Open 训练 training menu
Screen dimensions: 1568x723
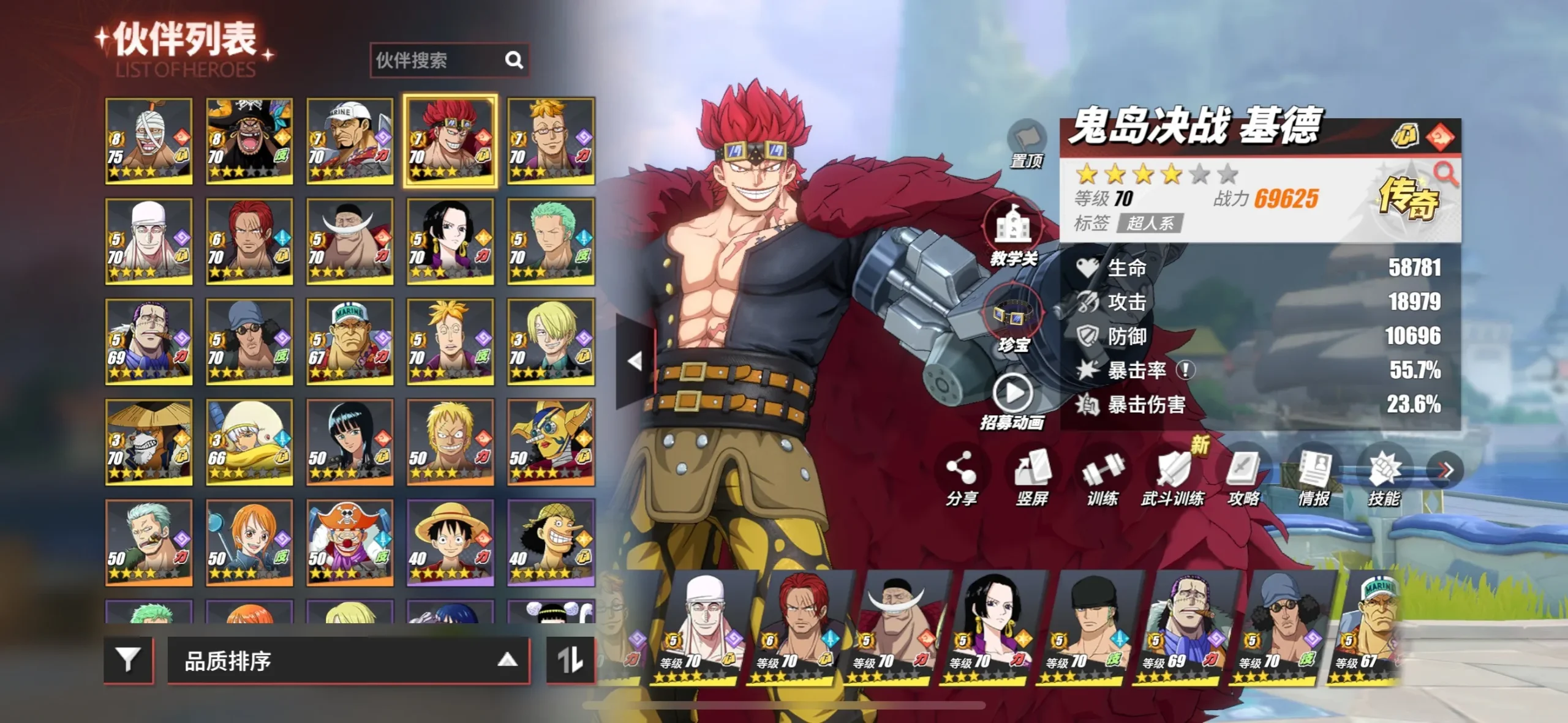(x=1102, y=479)
